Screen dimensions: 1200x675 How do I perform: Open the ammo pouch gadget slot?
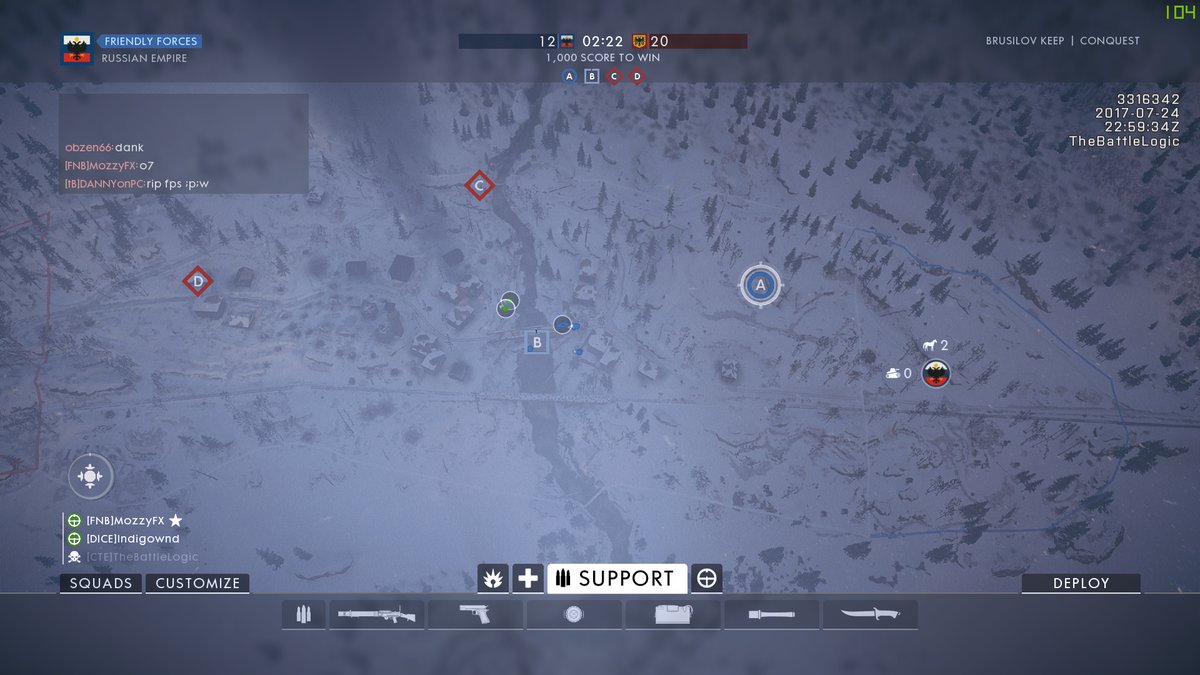point(573,614)
